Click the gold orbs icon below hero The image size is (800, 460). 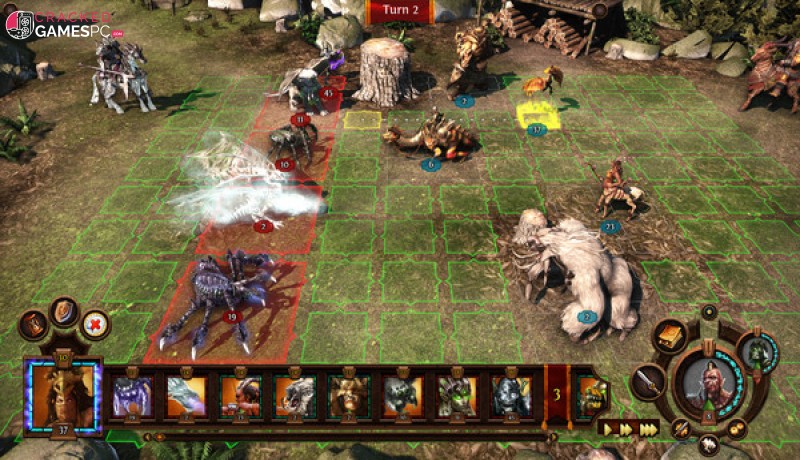pyautogui.click(x=738, y=427)
